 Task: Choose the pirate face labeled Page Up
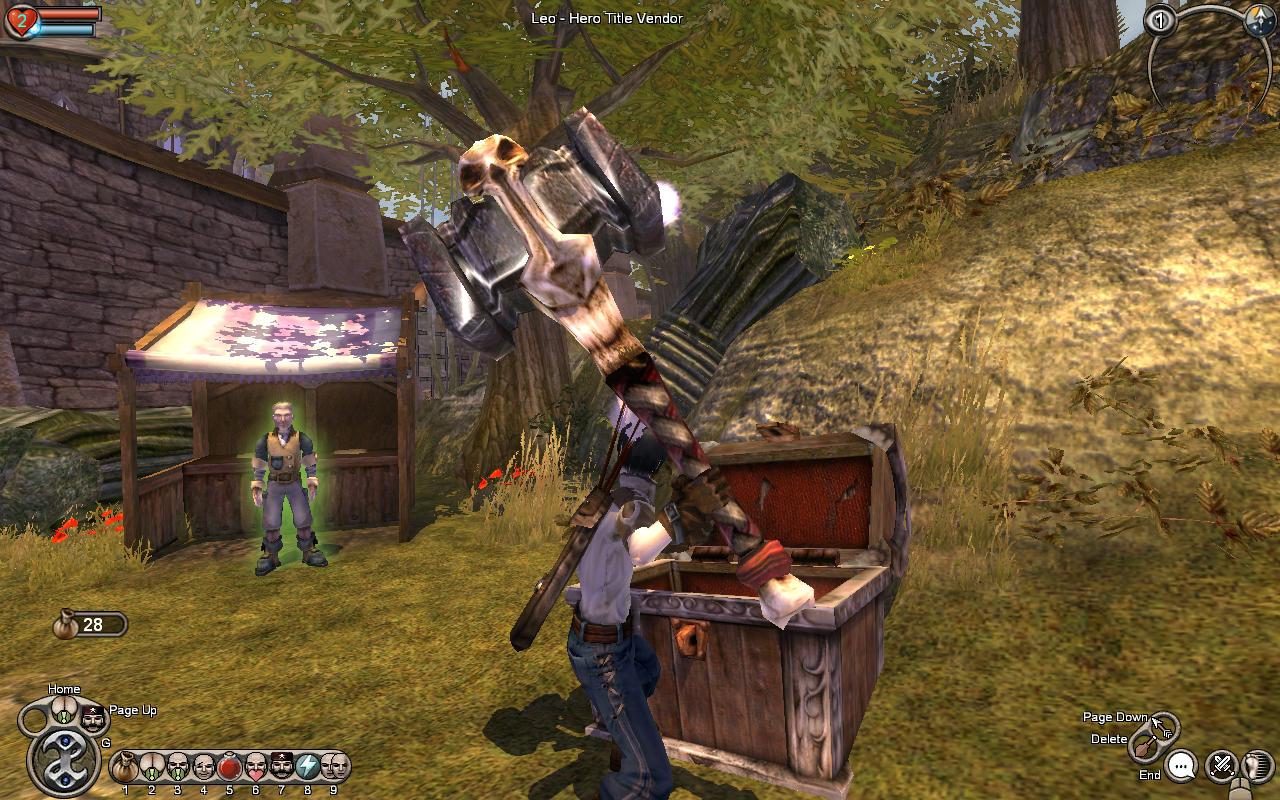tap(92, 718)
